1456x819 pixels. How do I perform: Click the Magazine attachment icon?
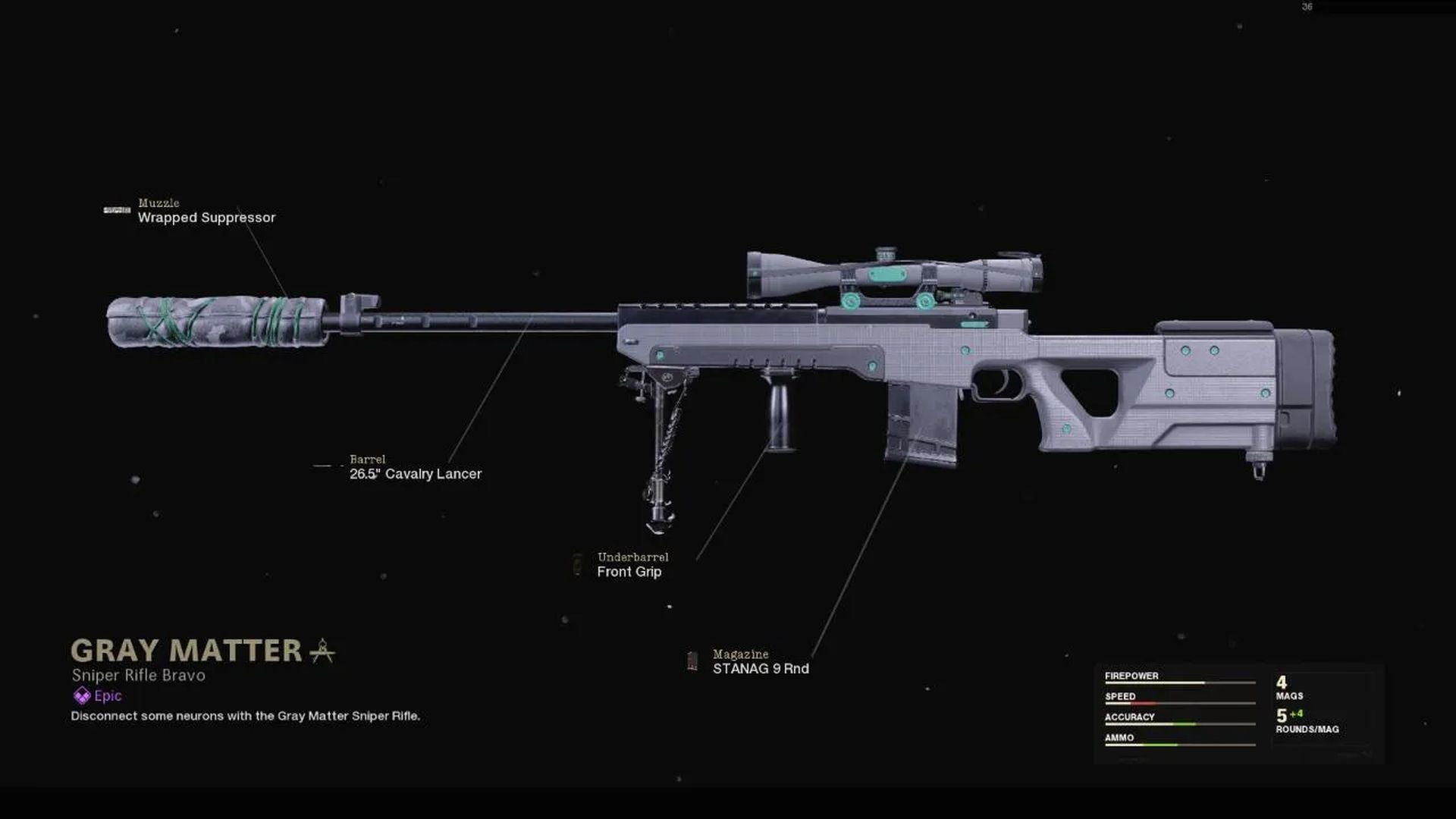(x=692, y=659)
